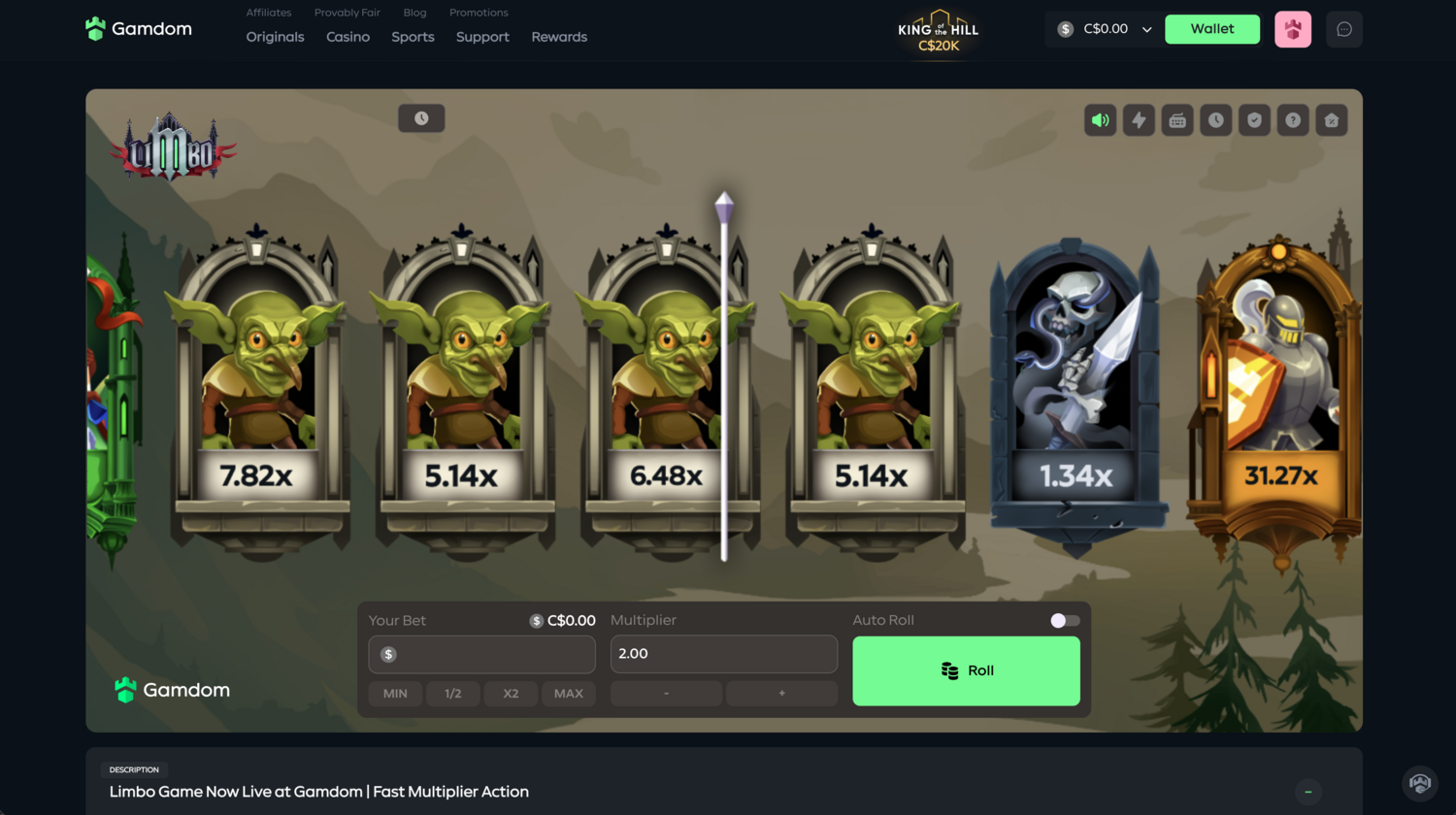The height and width of the screenshot is (815, 1456).
Task: Toggle the lightning fast-play icon
Action: click(1139, 120)
